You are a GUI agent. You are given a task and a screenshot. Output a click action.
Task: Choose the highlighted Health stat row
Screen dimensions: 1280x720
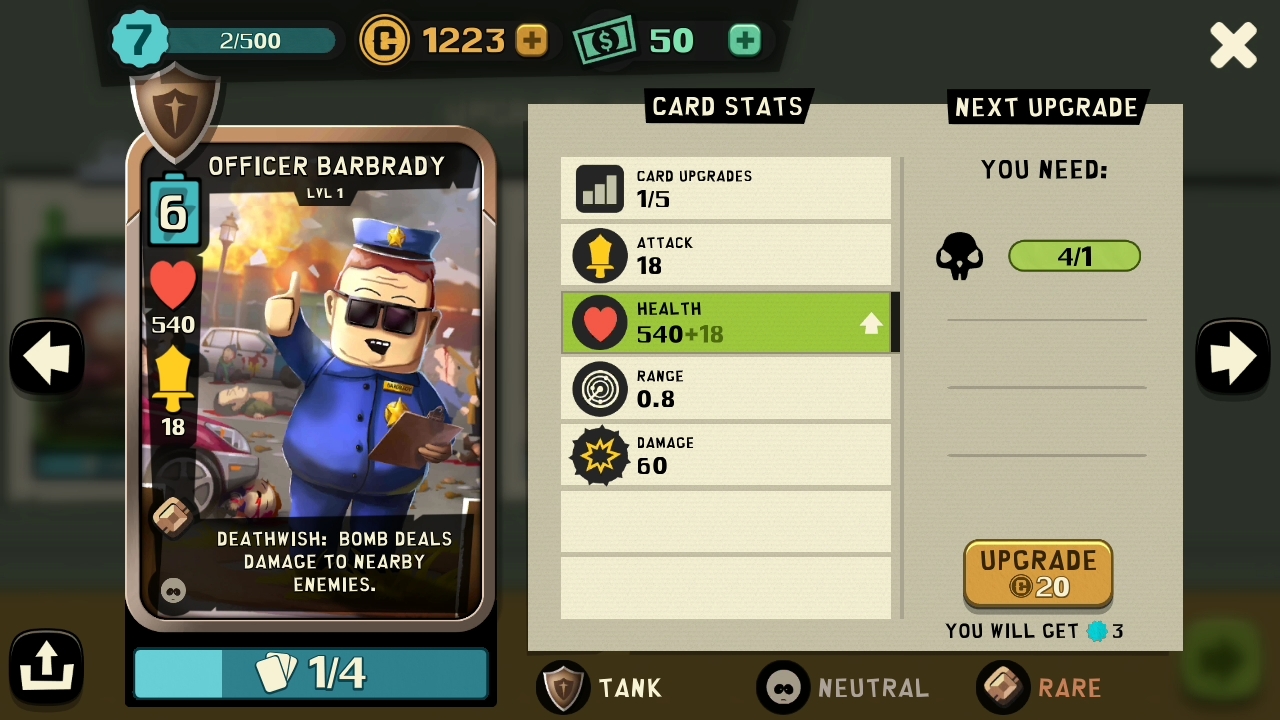pos(726,322)
